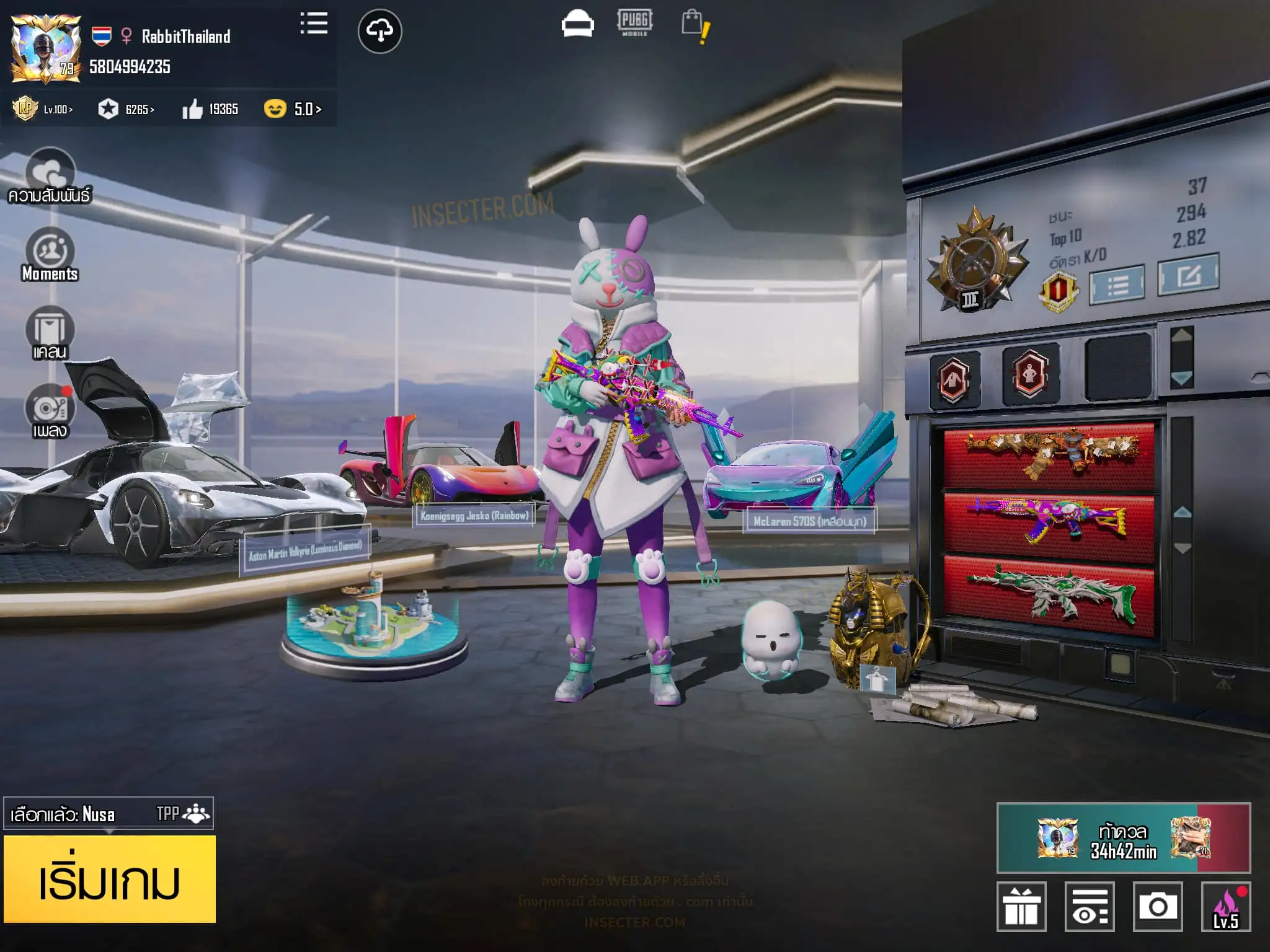Take a screenshot with the camera icon
The image size is (1270, 952).
pos(1157,907)
